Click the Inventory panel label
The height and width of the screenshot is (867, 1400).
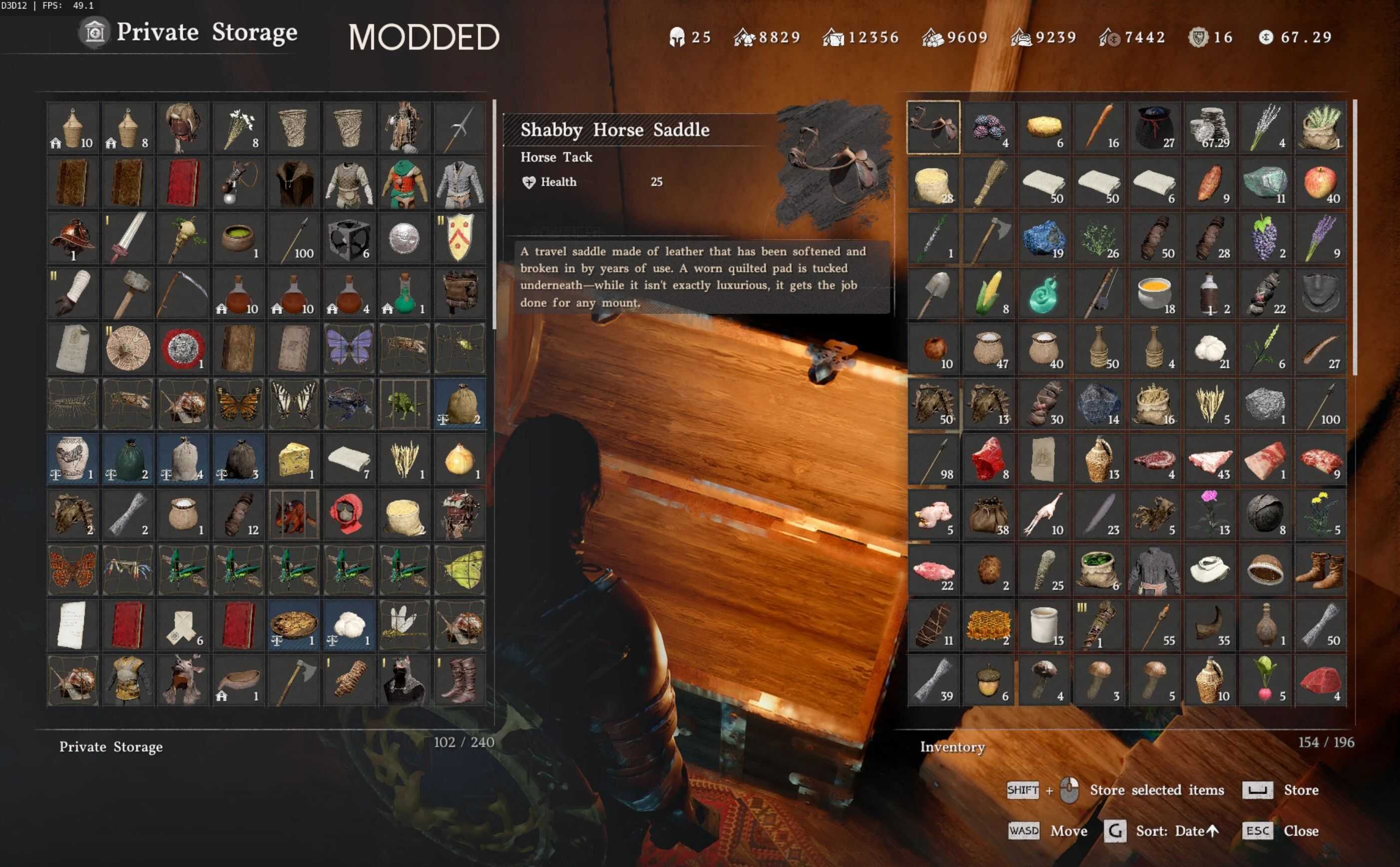[953, 747]
